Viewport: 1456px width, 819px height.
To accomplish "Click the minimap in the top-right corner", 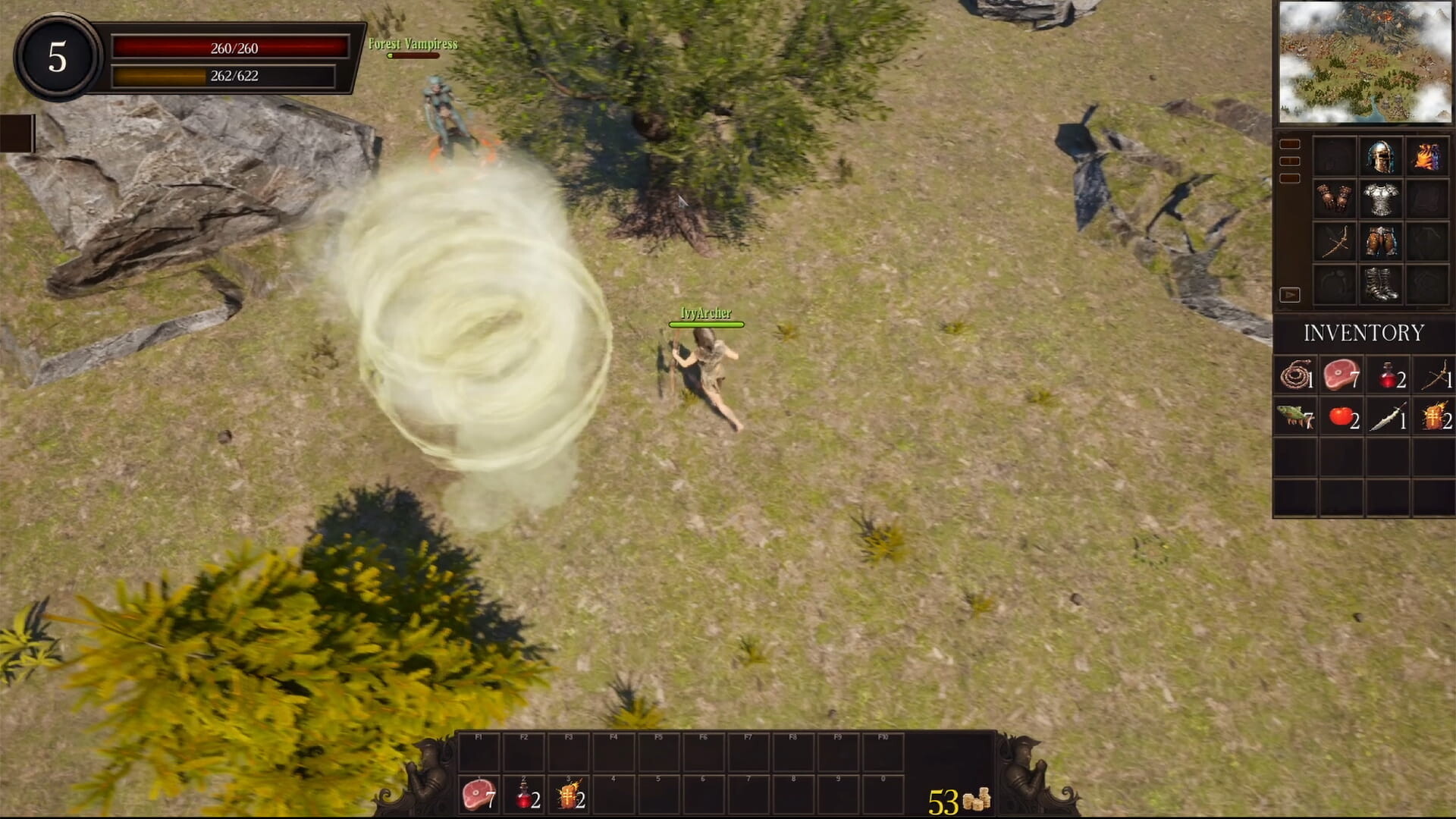I will click(1367, 61).
